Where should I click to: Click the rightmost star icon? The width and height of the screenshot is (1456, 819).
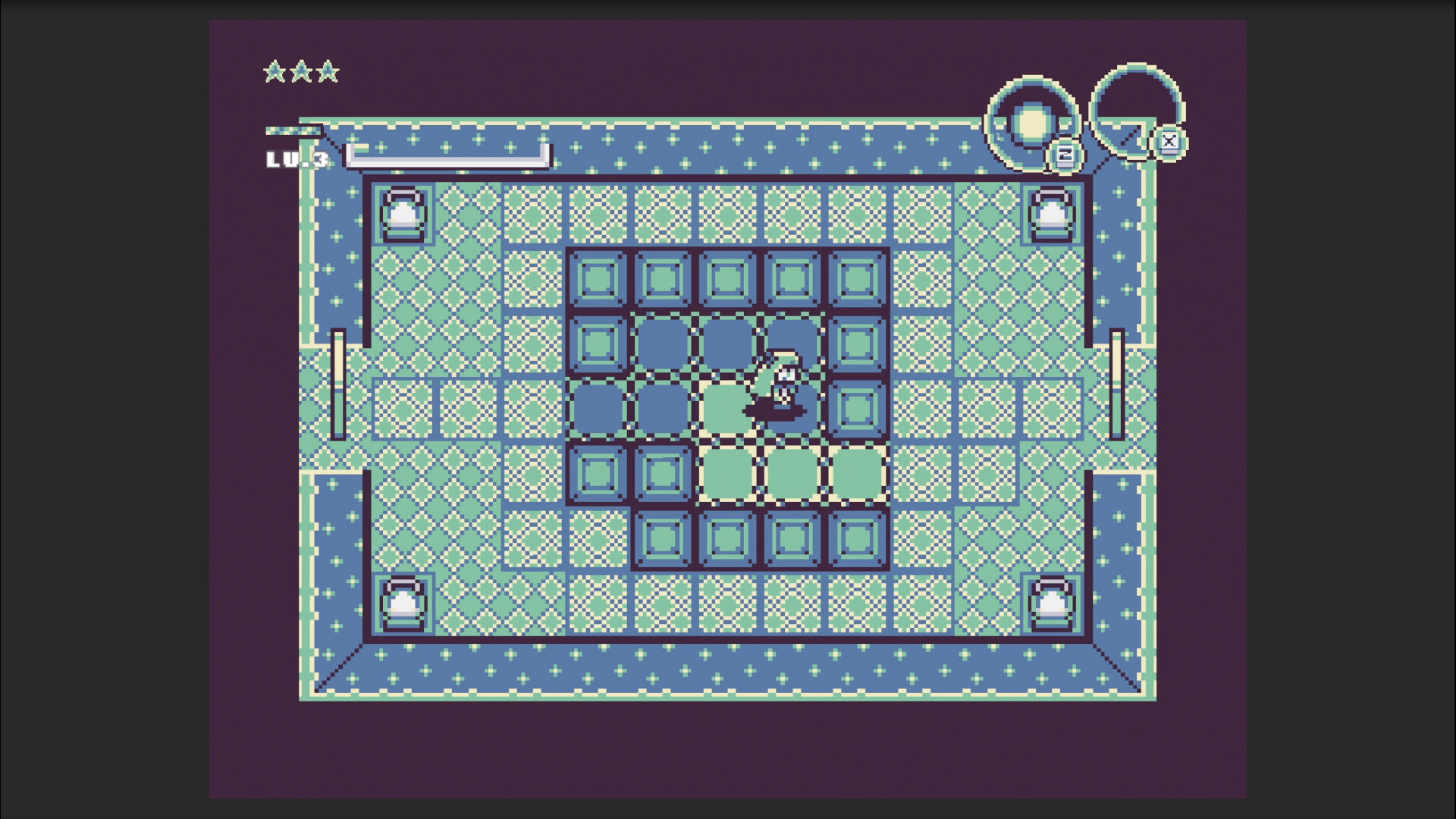pyautogui.click(x=329, y=72)
